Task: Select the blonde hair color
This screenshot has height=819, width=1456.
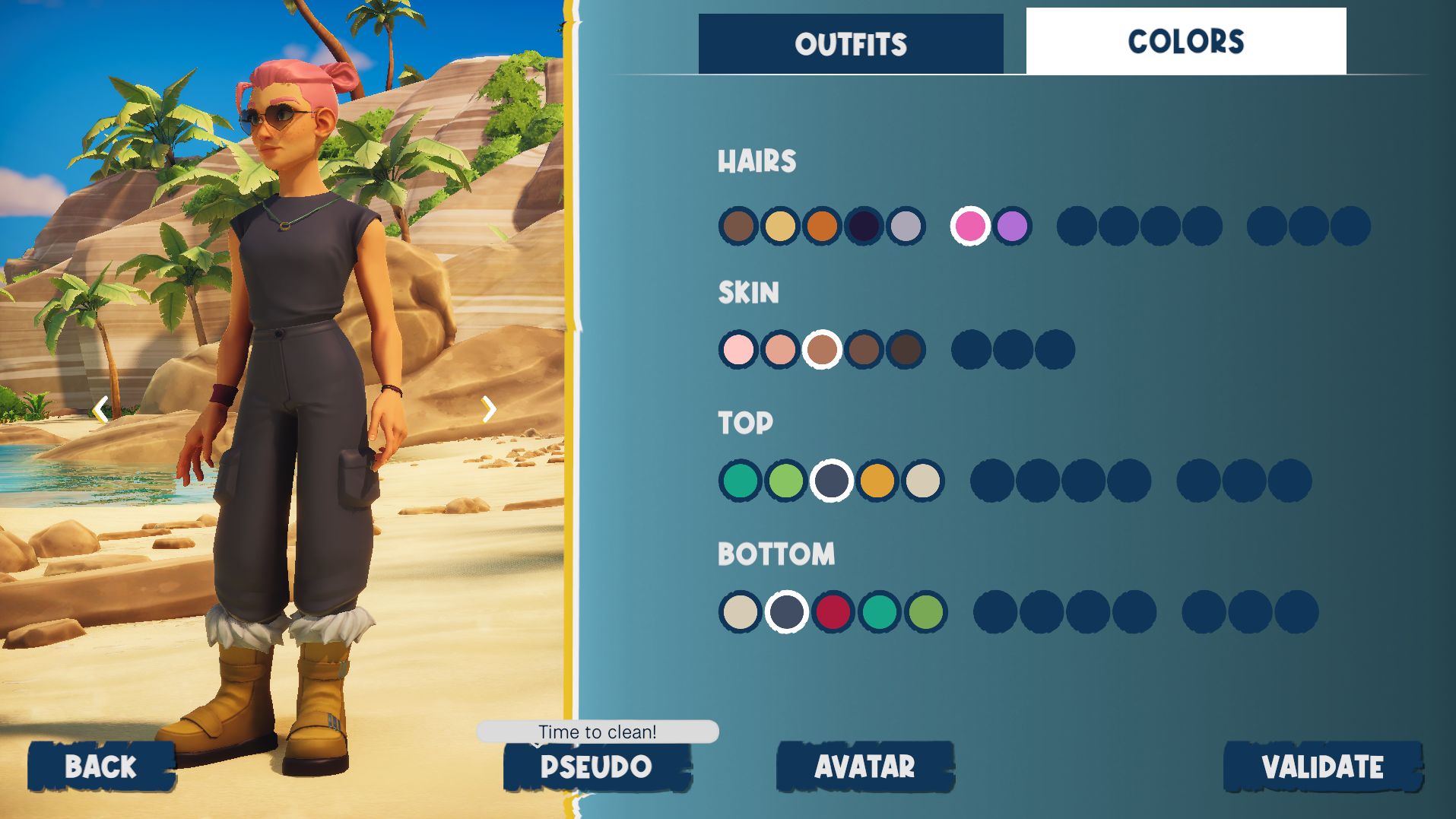Action: (x=780, y=226)
